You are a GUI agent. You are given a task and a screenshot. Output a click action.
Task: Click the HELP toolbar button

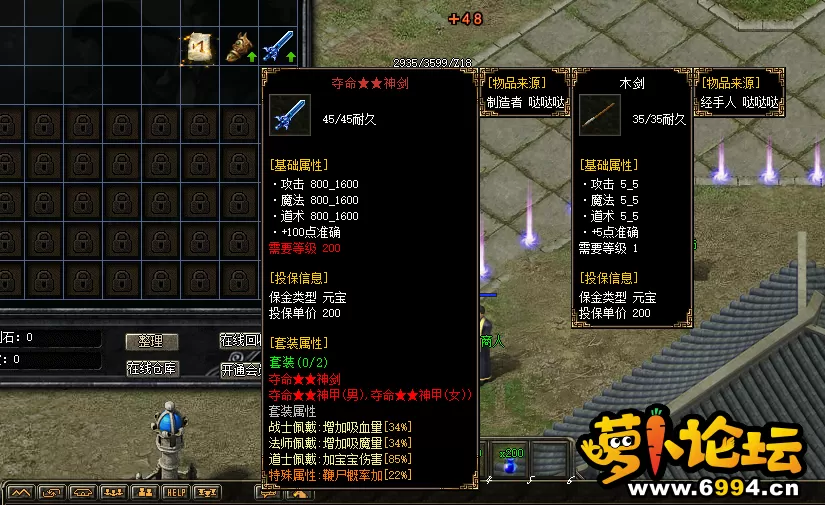176,492
